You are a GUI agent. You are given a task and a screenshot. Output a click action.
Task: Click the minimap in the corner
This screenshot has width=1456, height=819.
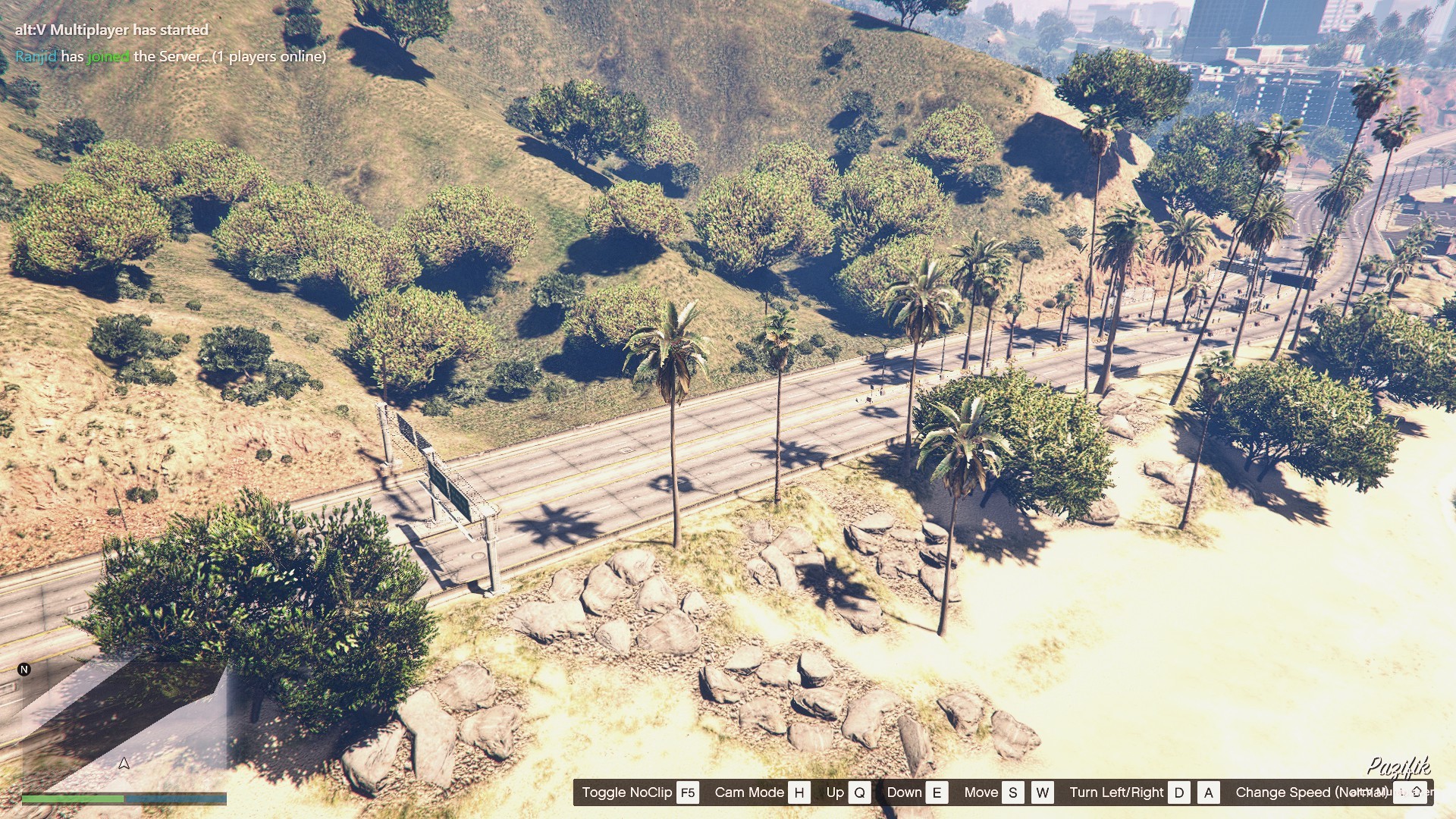[124, 724]
